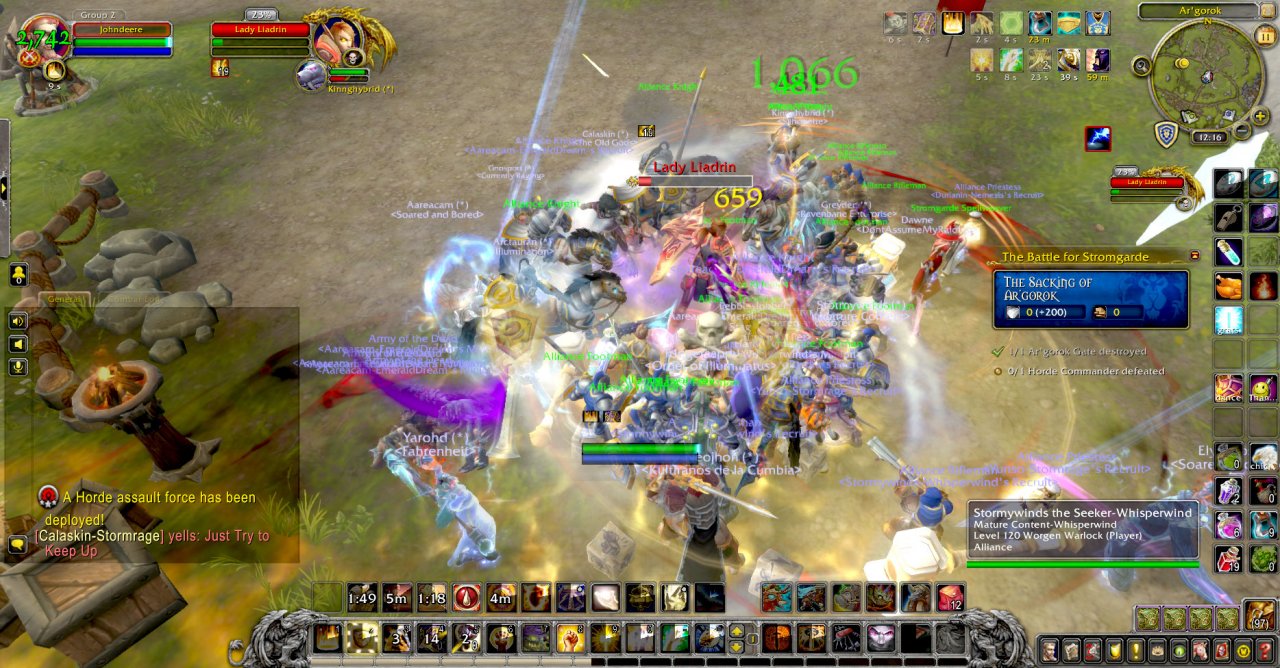Open the calendar button beside minimap
1280x668 pixels.
coord(1264,37)
